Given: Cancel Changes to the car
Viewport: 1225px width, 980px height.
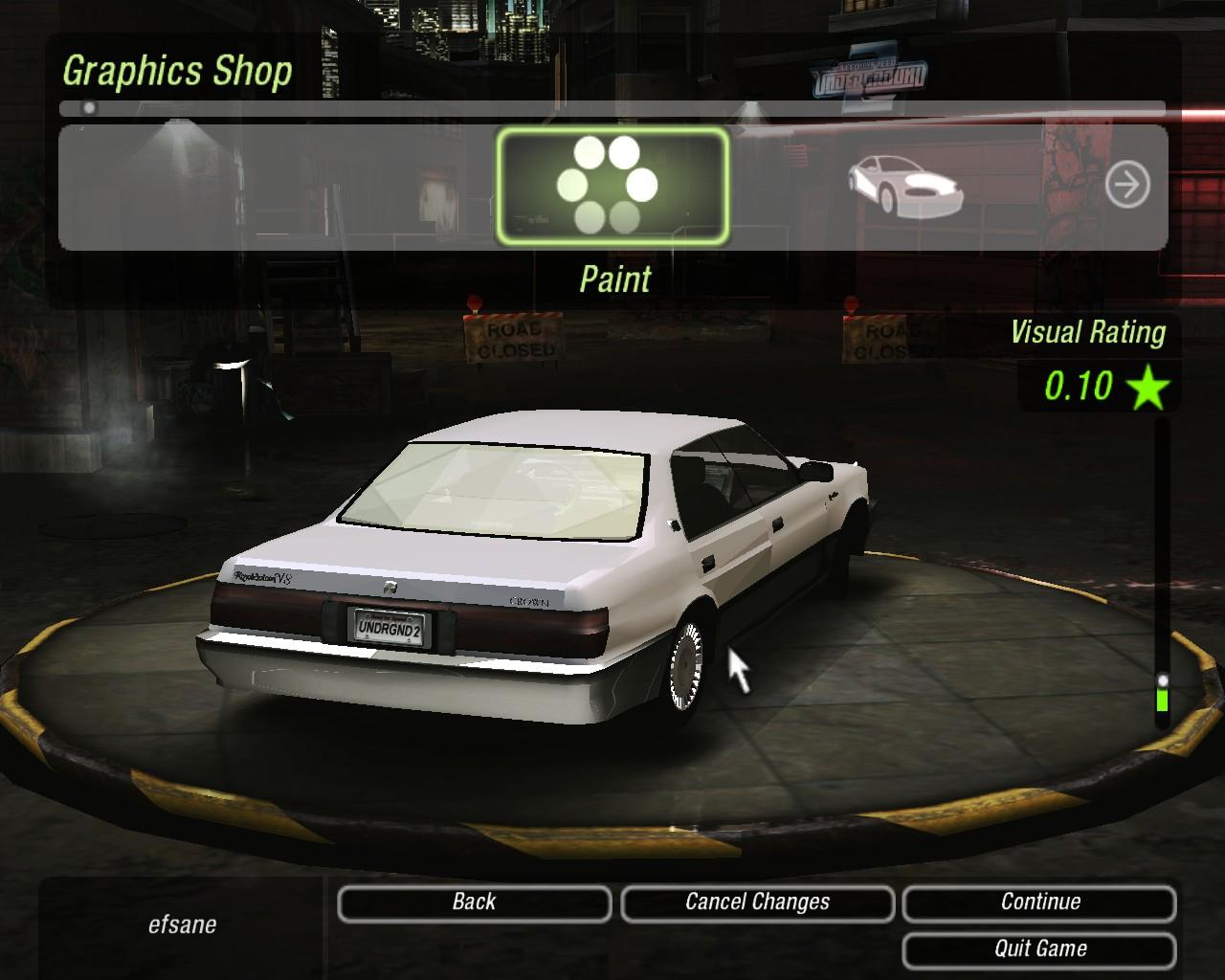Looking at the screenshot, I should pos(757,902).
